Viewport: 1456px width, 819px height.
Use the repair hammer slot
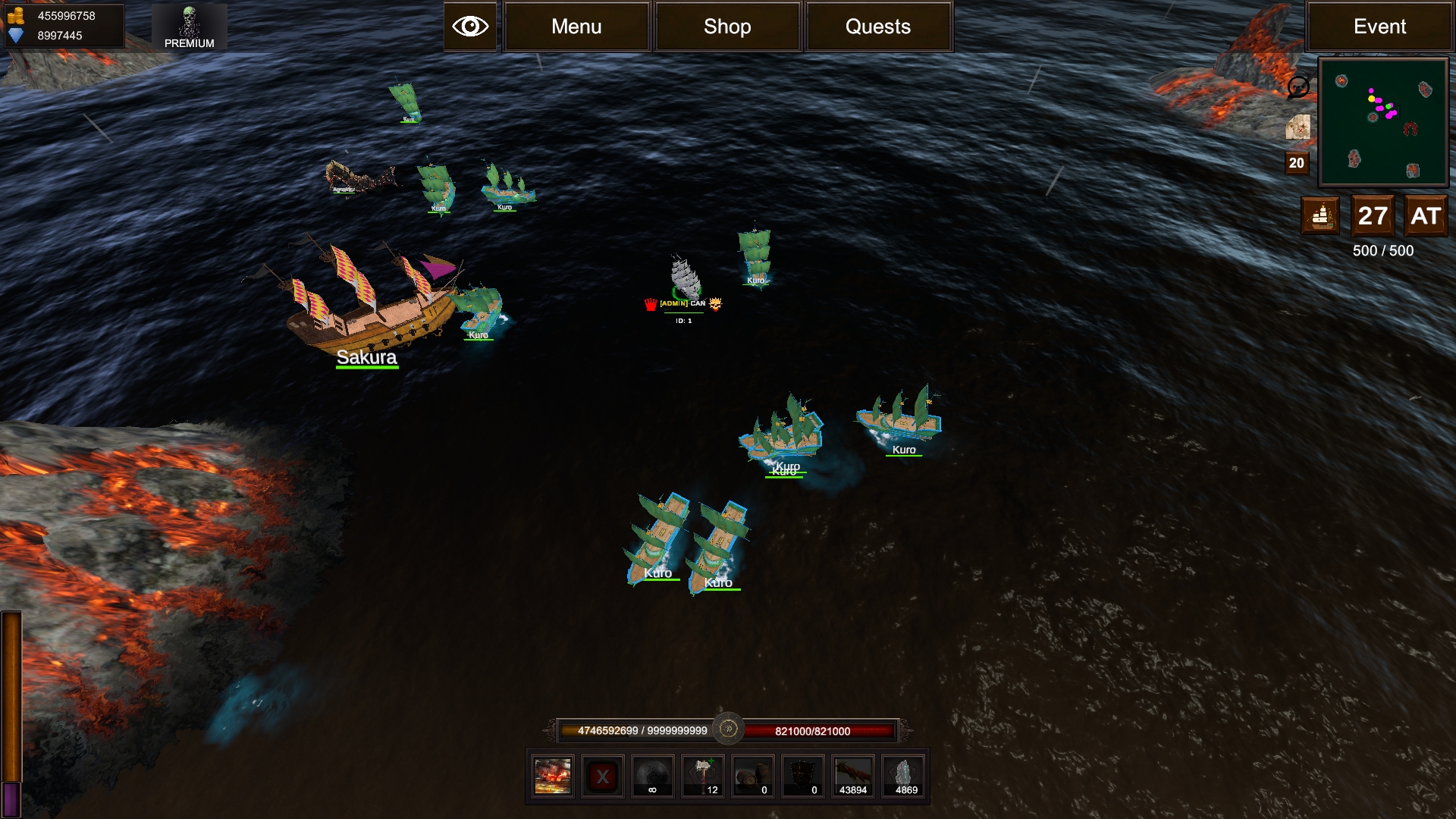[703, 777]
